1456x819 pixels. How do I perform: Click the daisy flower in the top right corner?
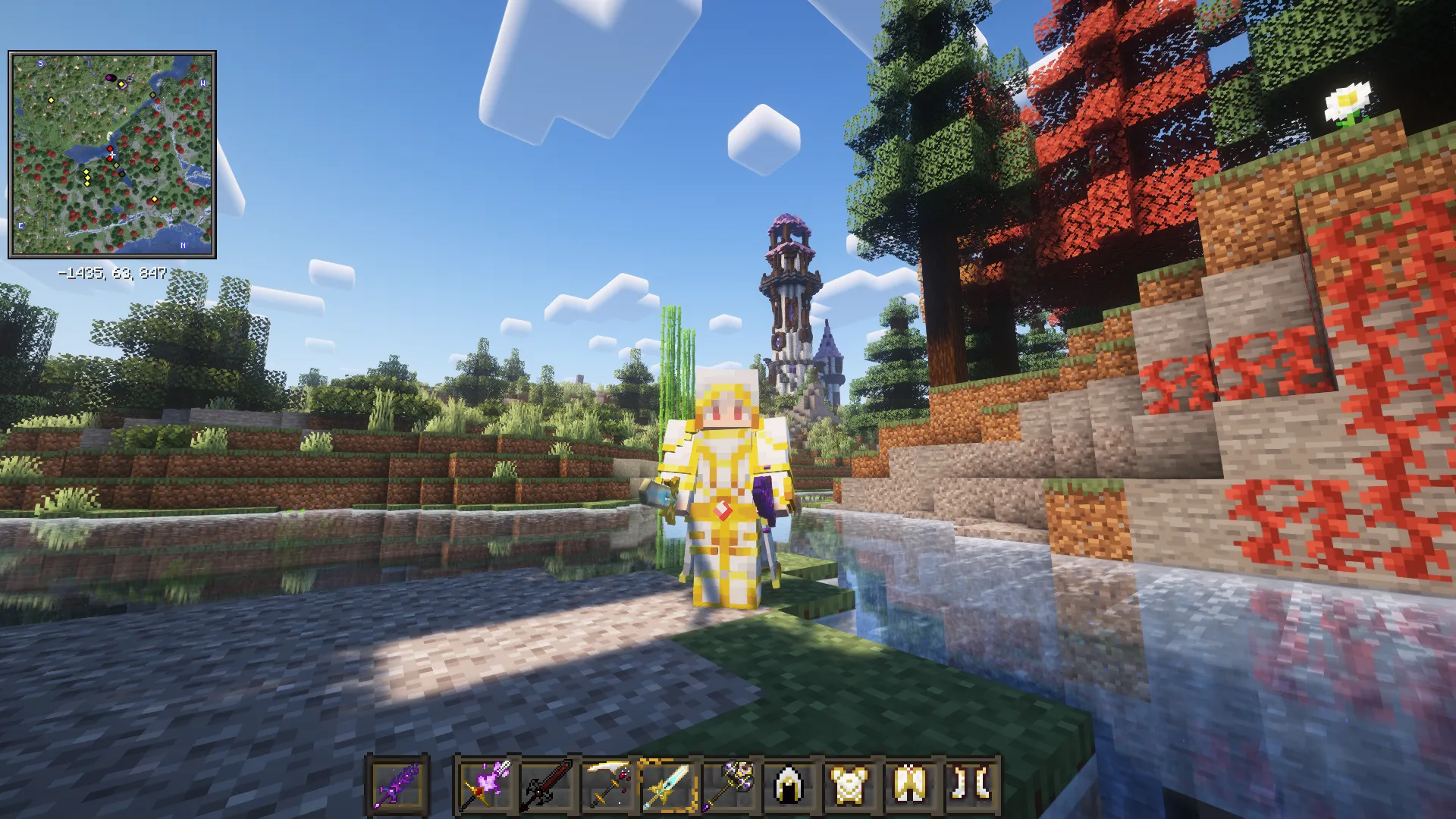[1349, 99]
